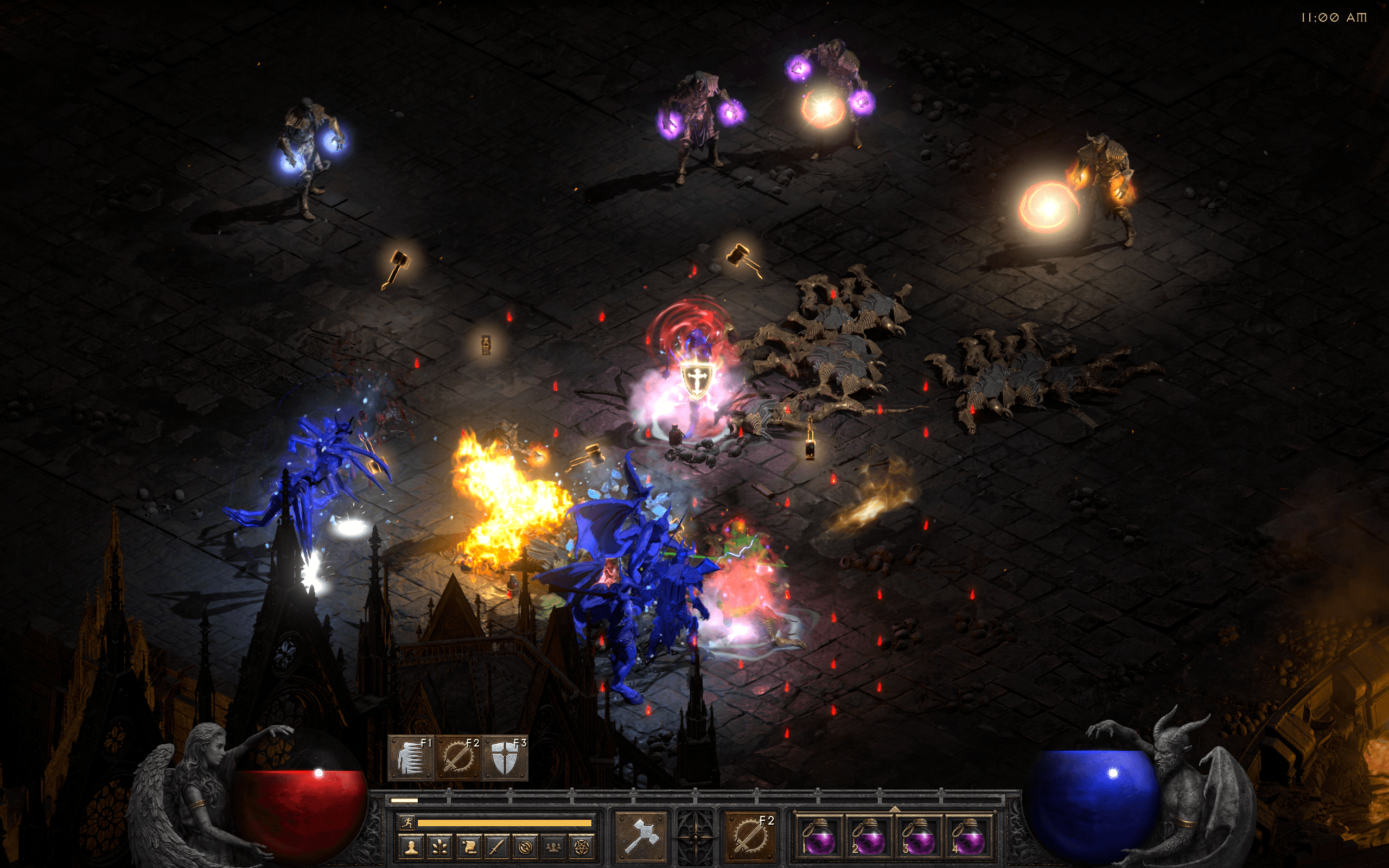Image resolution: width=1389 pixels, height=868 pixels.
Task: Choose the F2 aura in the quick skill row
Action: point(458,758)
